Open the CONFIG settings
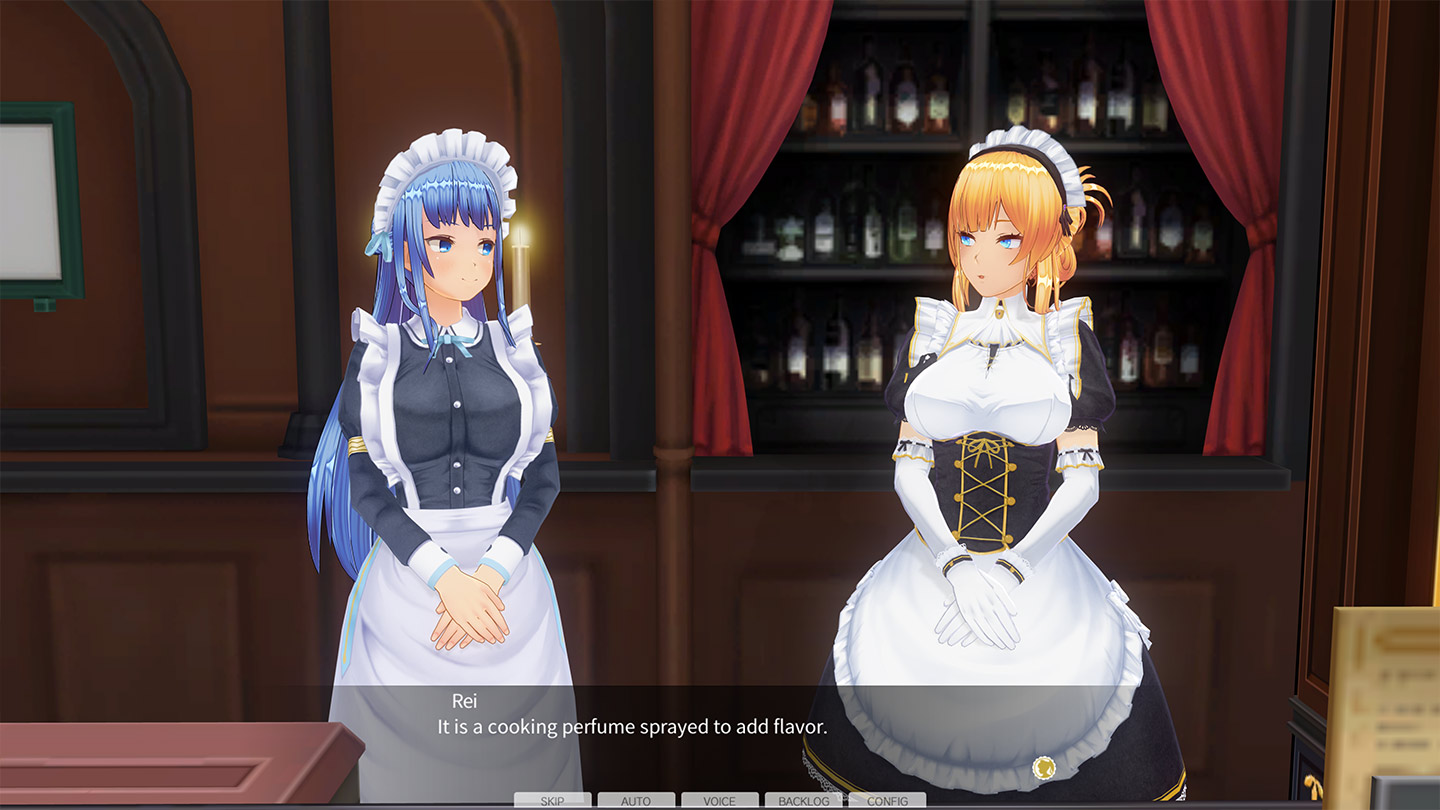This screenshot has width=1440, height=810. pos(887,801)
